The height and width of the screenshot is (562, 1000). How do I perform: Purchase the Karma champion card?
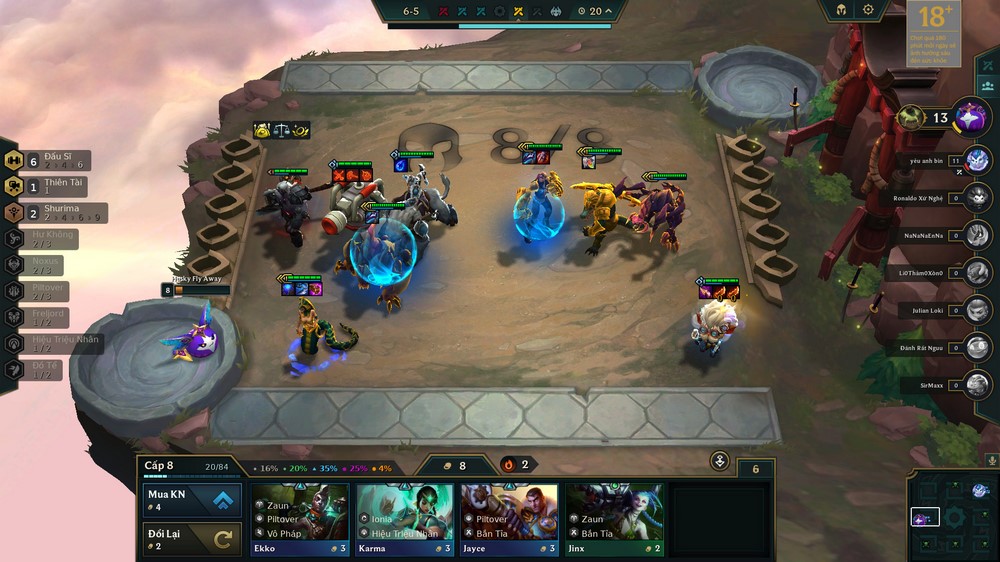pos(405,519)
